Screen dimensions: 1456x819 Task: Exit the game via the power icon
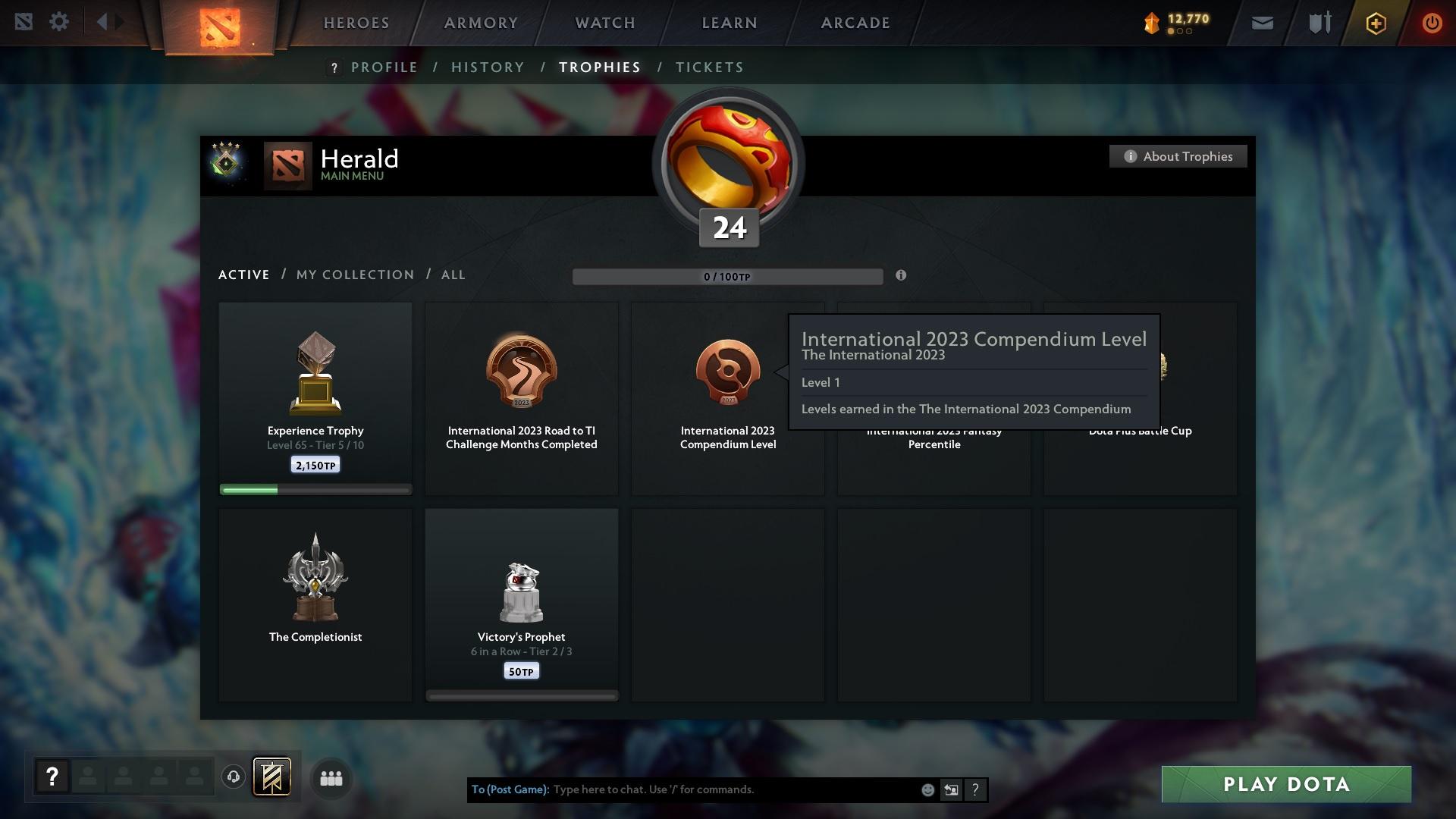pos(1432,23)
